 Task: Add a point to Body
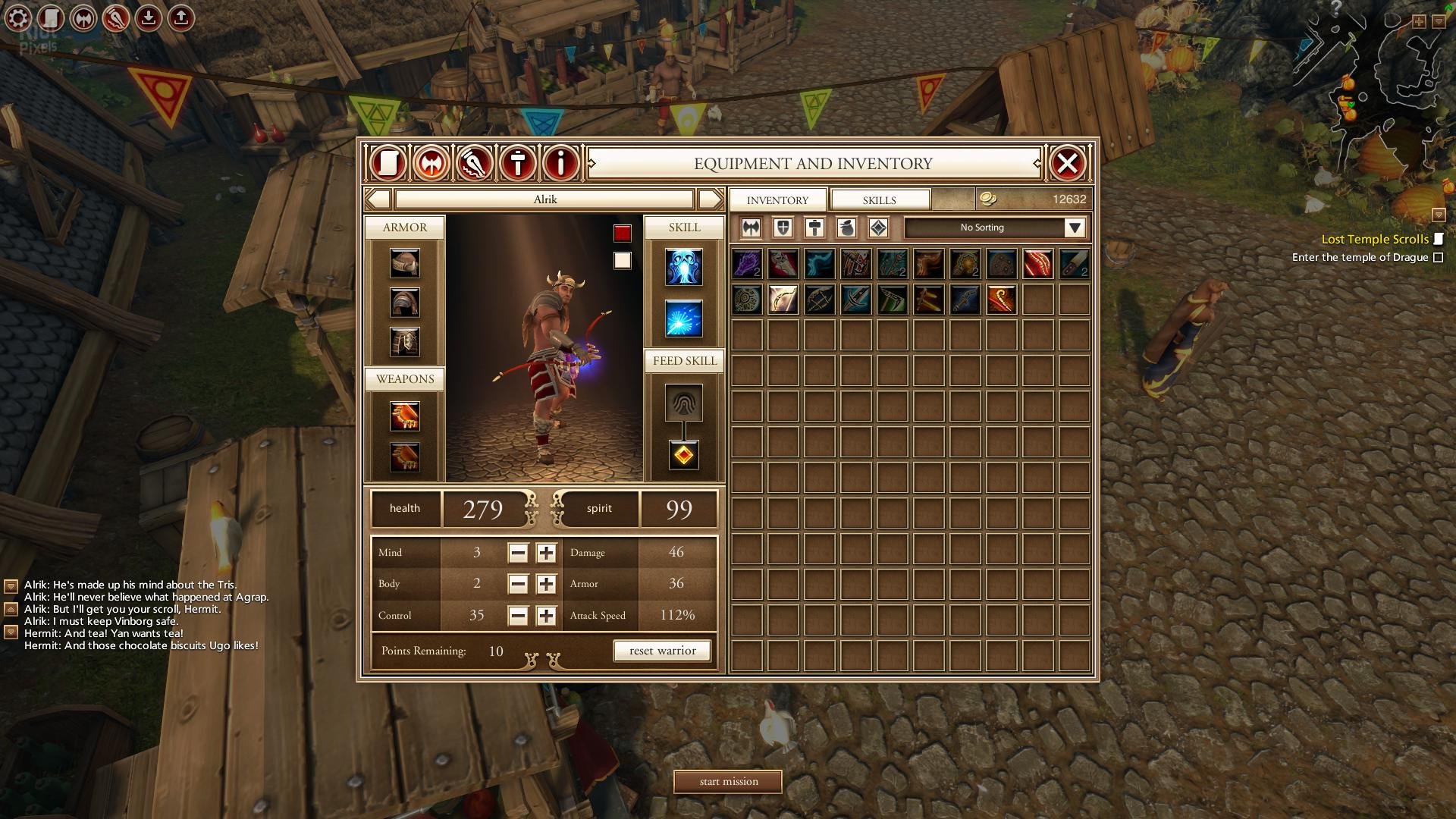tap(546, 584)
